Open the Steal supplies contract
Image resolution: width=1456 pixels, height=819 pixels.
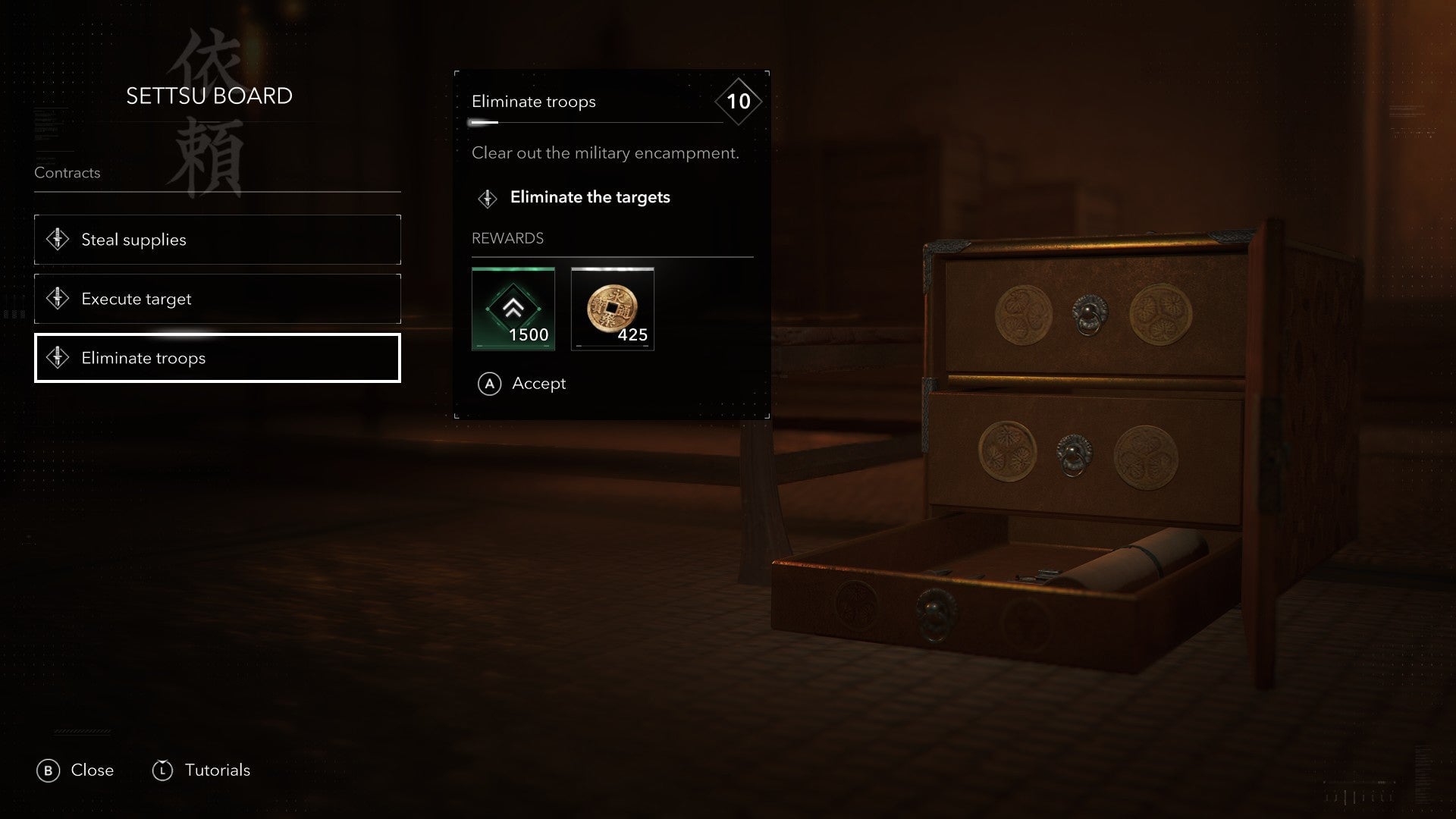pyautogui.click(x=217, y=240)
